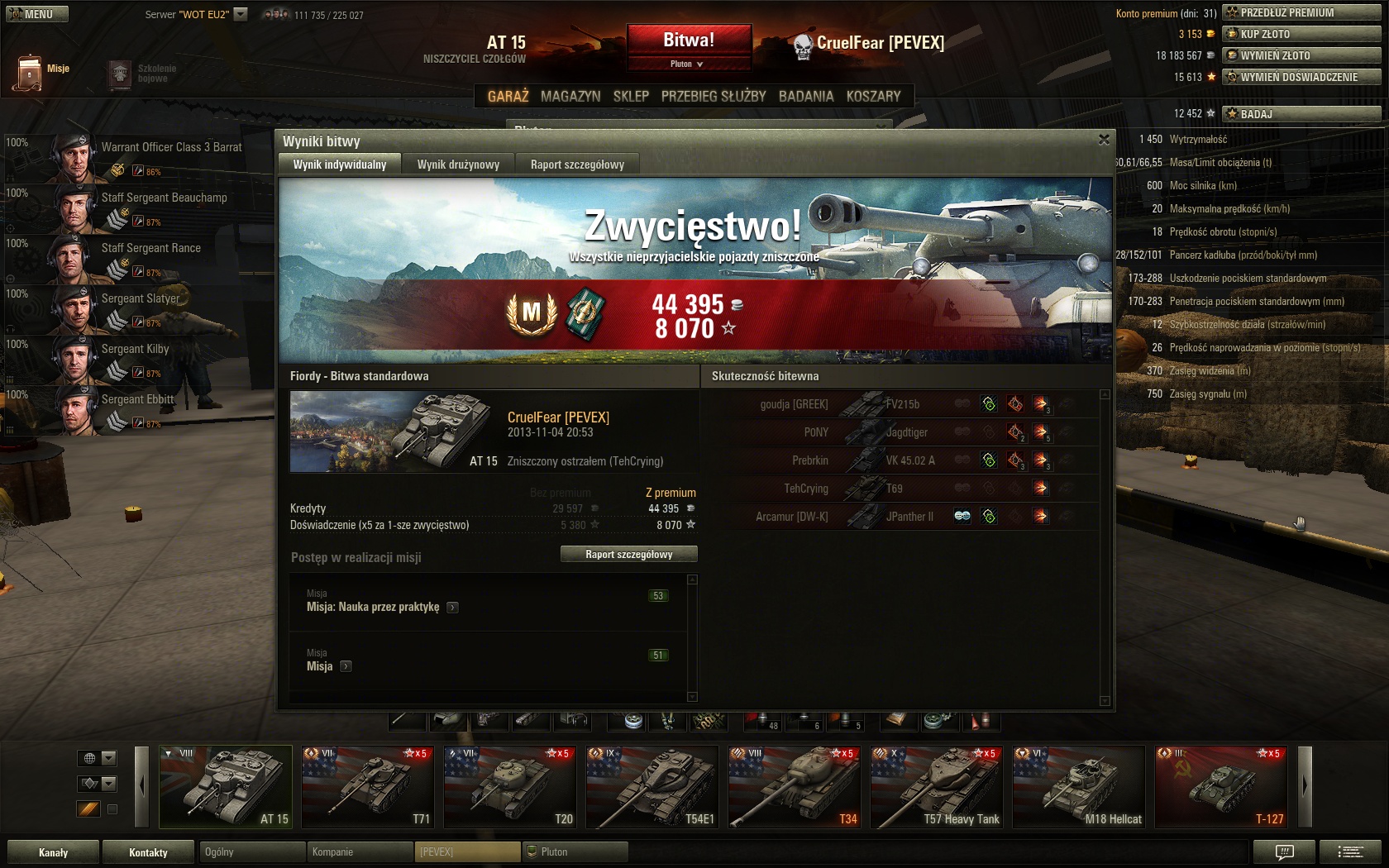Open the Kontakty contacts list
Image resolution: width=1389 pixels, height=868 pixels.
pos(149,852)
